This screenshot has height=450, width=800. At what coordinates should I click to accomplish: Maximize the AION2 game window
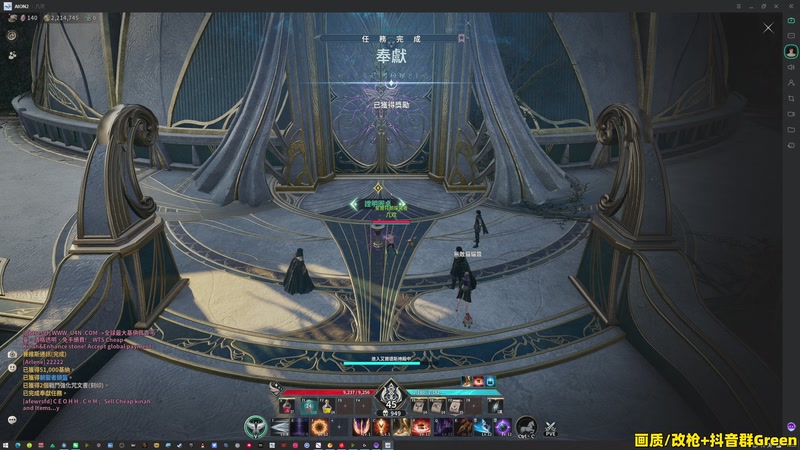coord(764,5)
